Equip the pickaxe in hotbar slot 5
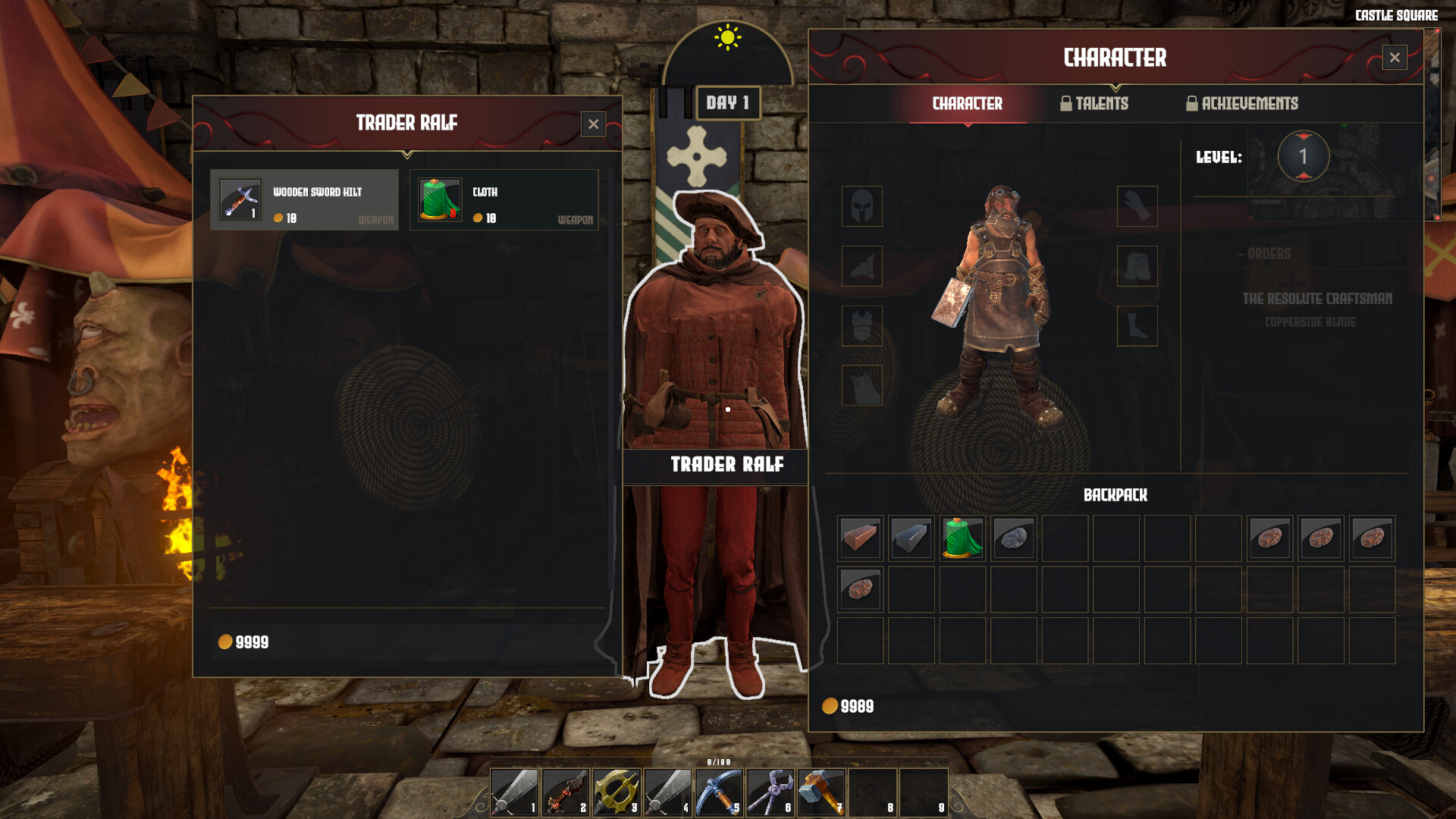The image size is (1456, 819). tap(720, 793)
